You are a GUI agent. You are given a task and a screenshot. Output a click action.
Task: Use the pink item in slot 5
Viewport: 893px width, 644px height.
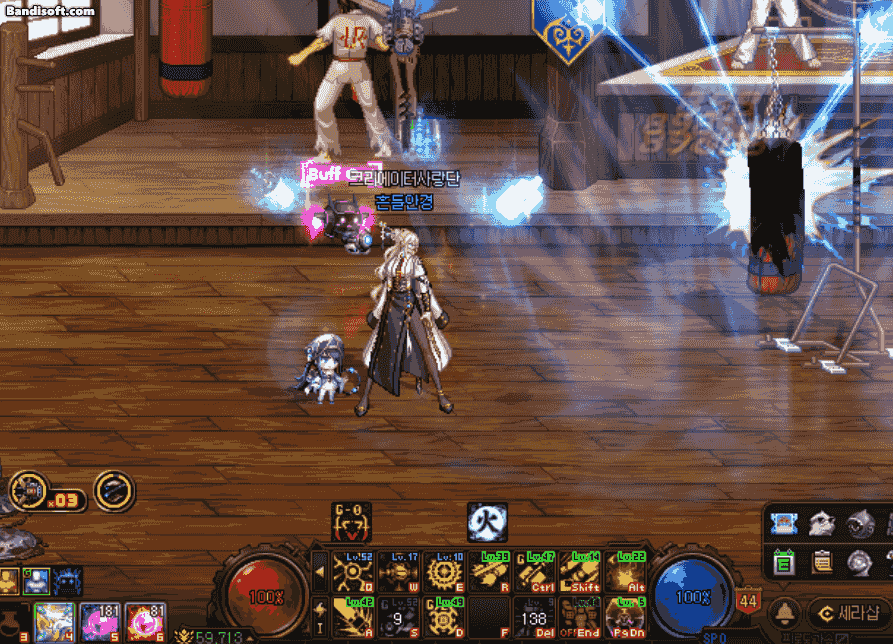coord(100,622)
